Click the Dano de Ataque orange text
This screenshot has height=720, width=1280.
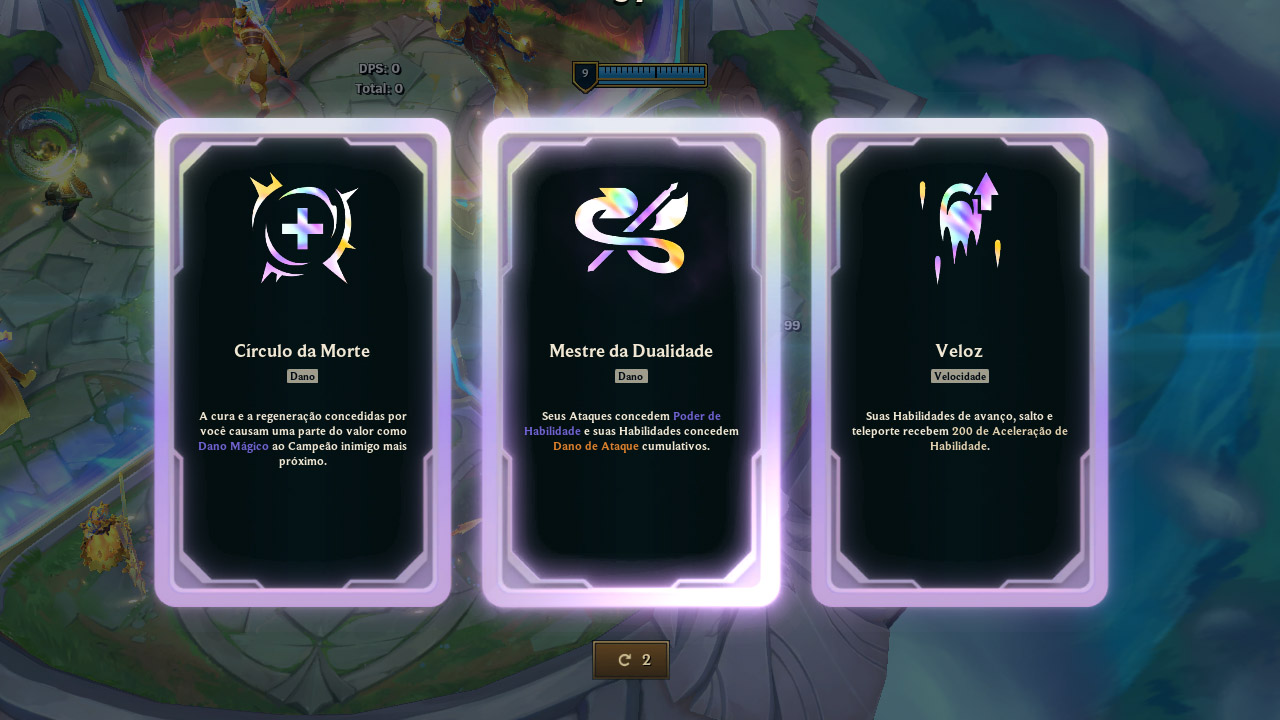597,446
